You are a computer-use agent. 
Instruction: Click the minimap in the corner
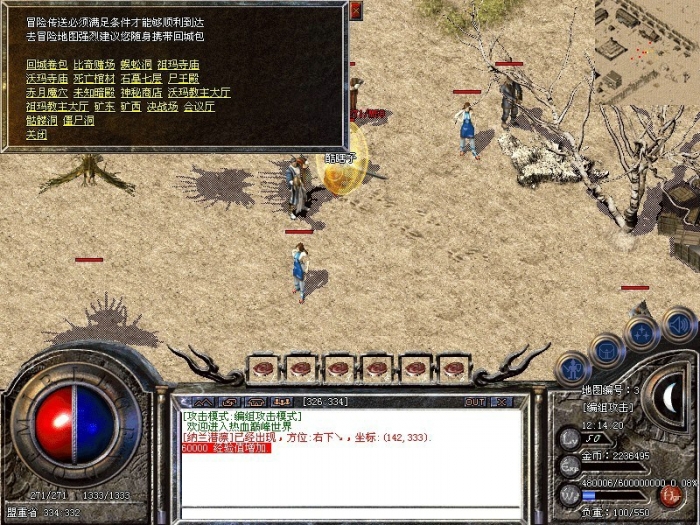pos(646,50)
